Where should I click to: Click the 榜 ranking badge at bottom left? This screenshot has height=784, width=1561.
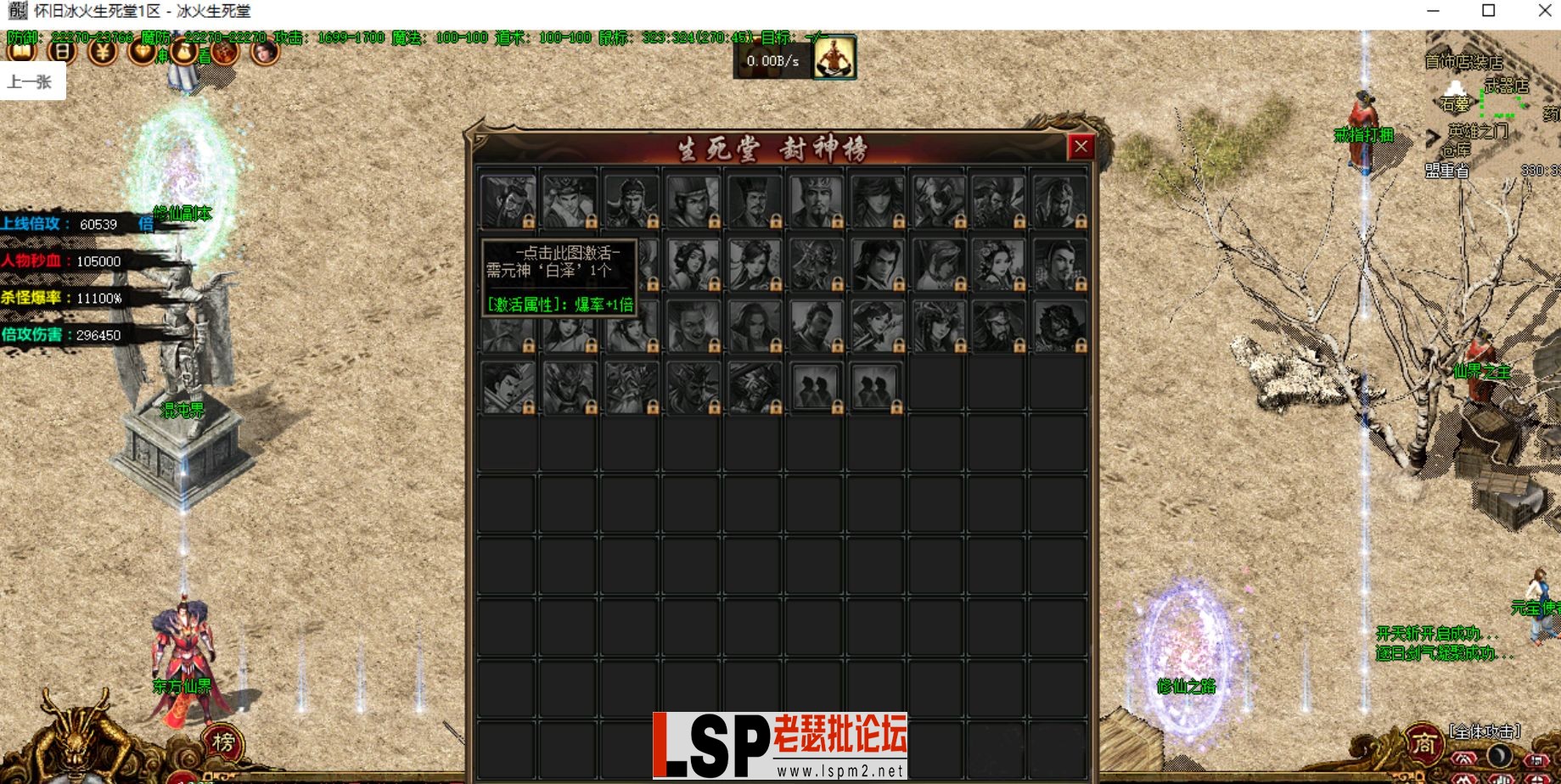pos(222,742)
